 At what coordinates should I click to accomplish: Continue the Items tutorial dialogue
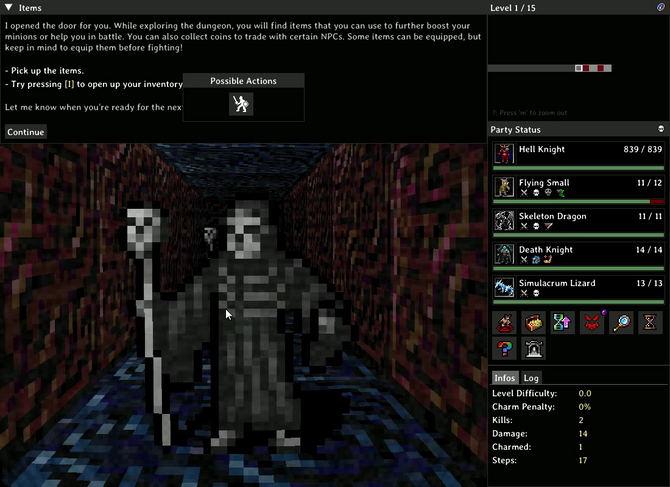point(25,132)
